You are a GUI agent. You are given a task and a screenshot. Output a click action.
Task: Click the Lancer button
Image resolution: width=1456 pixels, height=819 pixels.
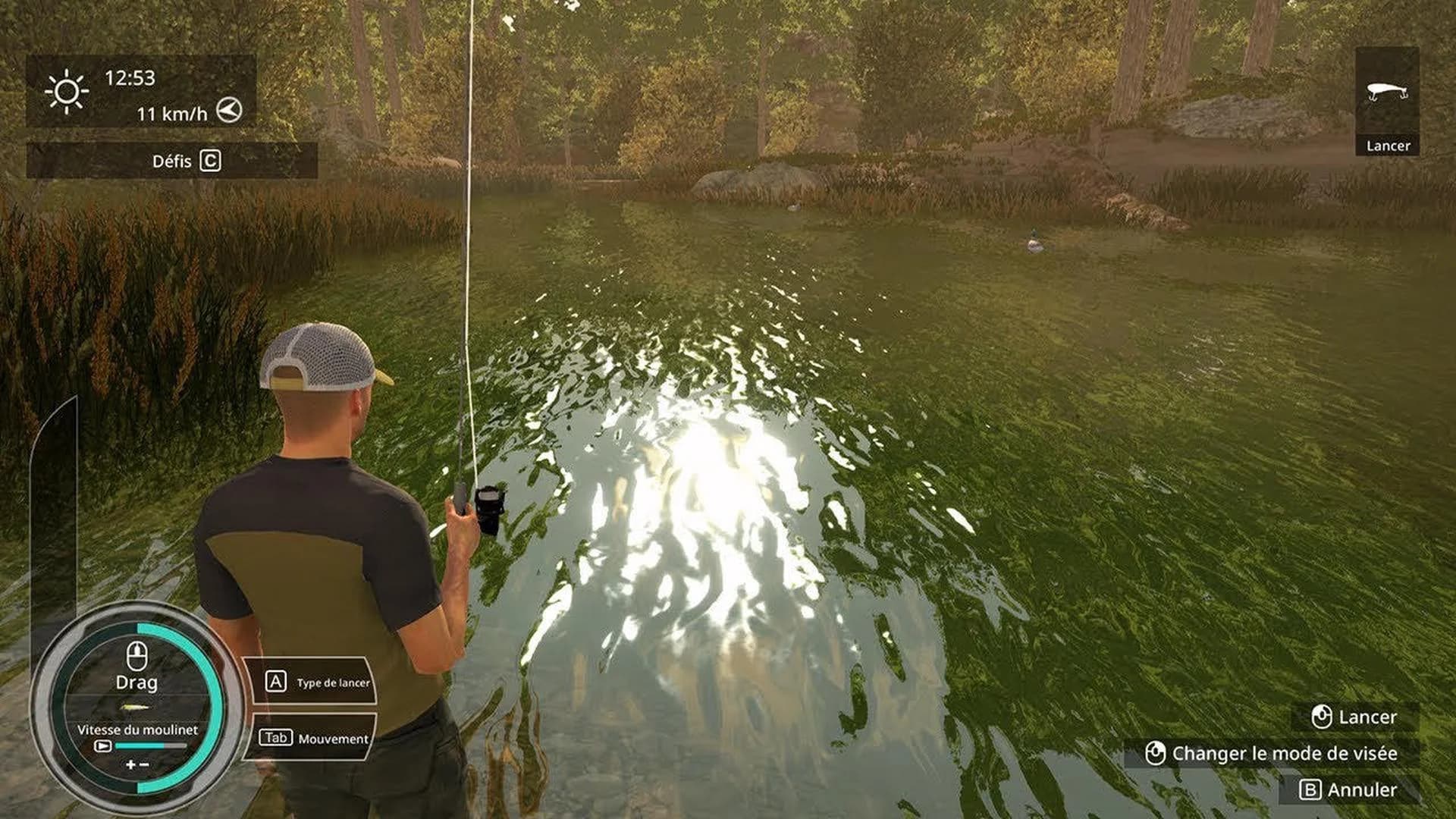[1367, 717]
